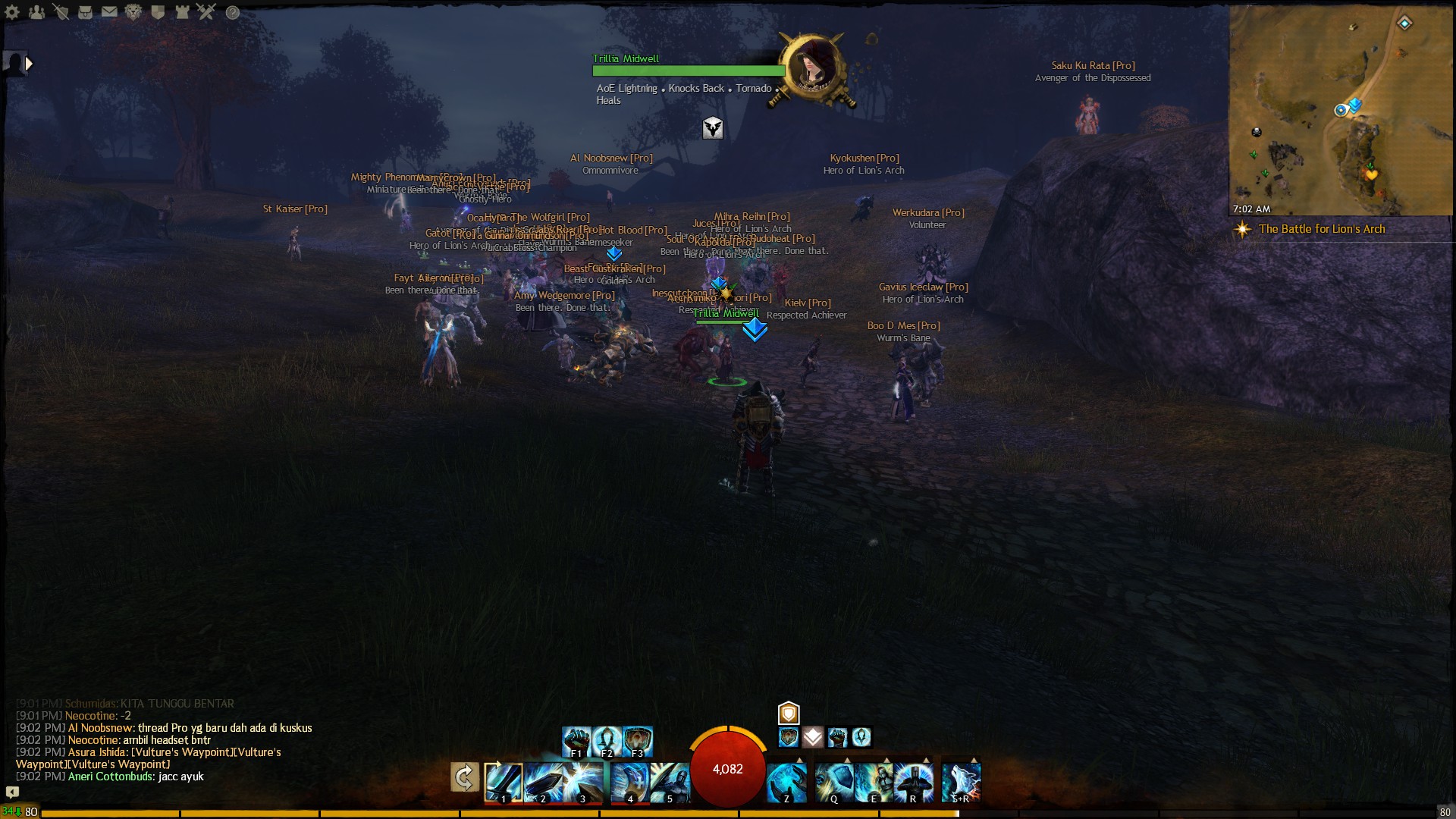
Task: Open the PvP panel icon
Action: (x=205, y=12)
